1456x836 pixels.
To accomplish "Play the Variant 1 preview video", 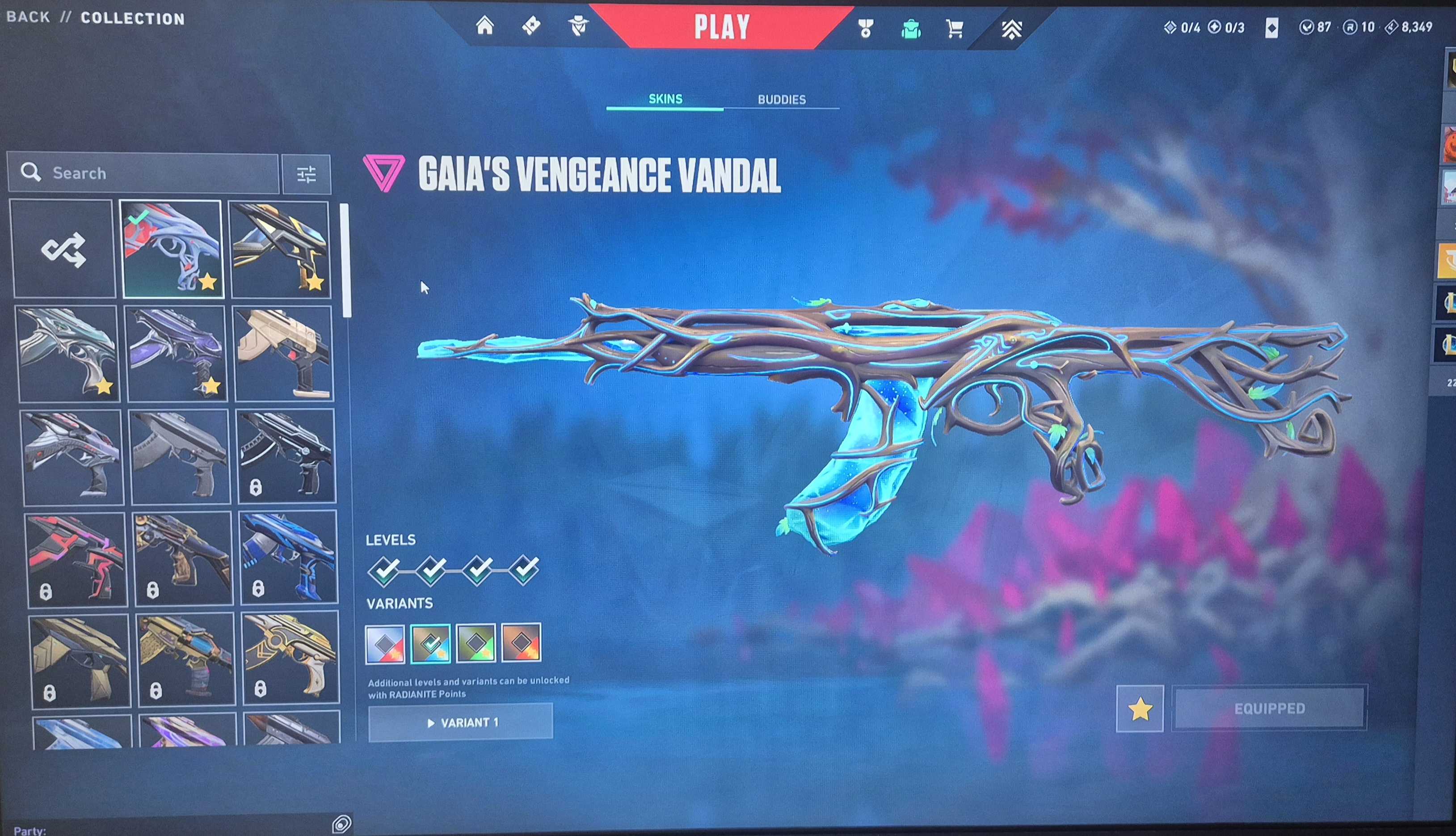I will [x=461, y=722].
